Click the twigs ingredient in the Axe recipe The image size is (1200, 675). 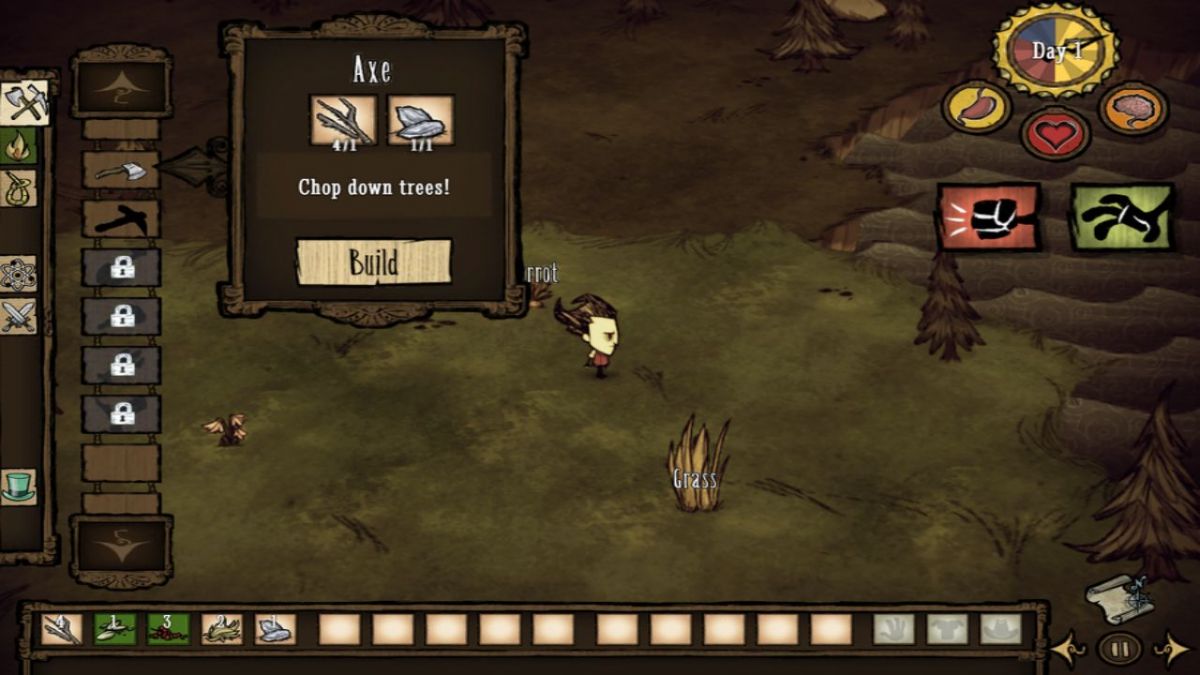(x=343, y=121)
